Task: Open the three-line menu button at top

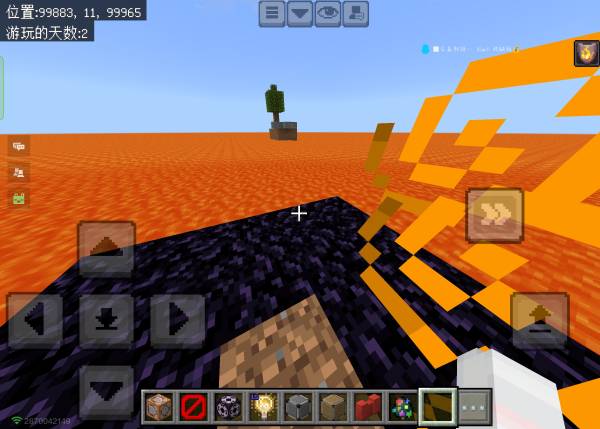Action: point(272,13)
